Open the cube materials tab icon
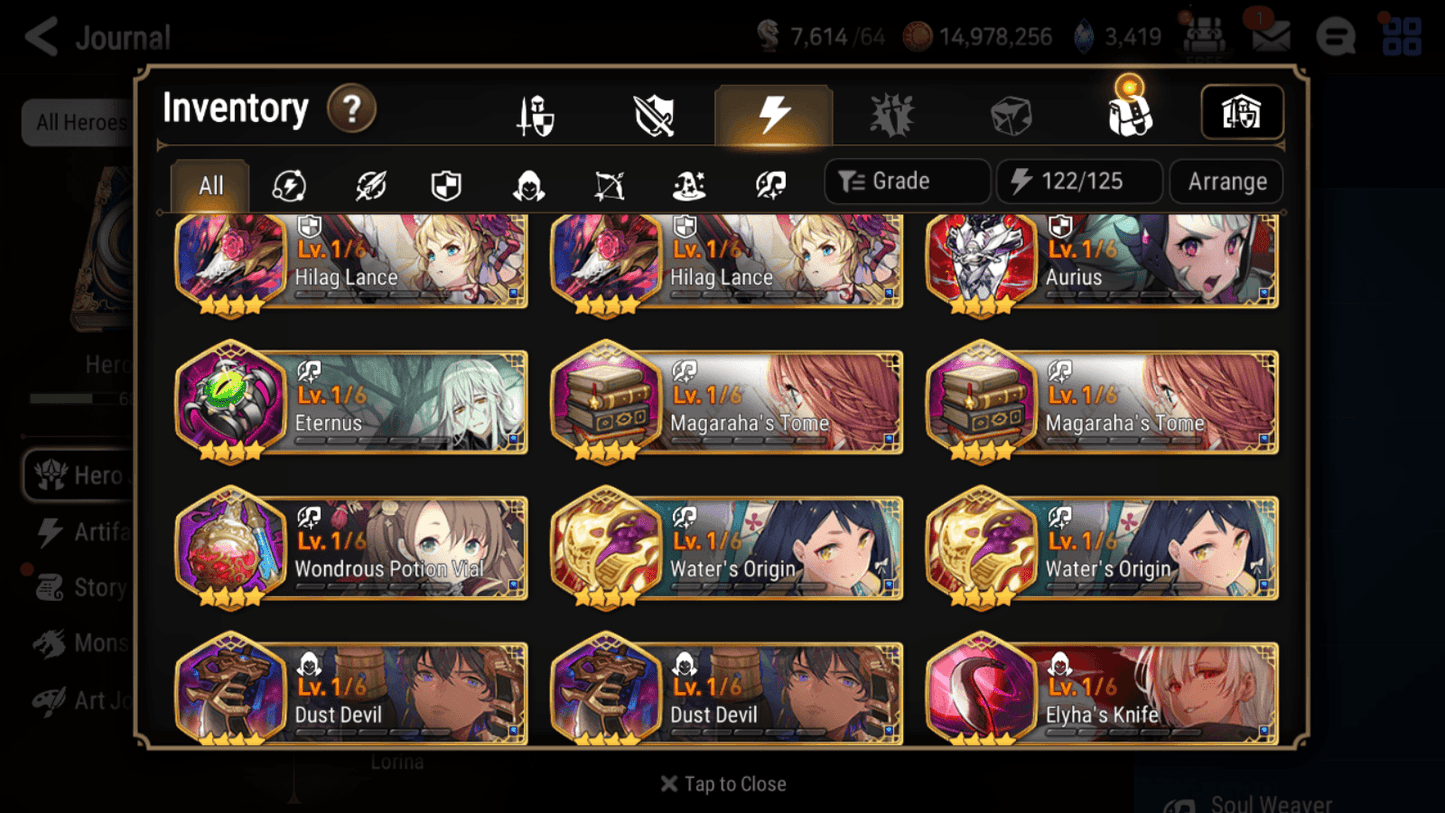 click(1009, 113)
